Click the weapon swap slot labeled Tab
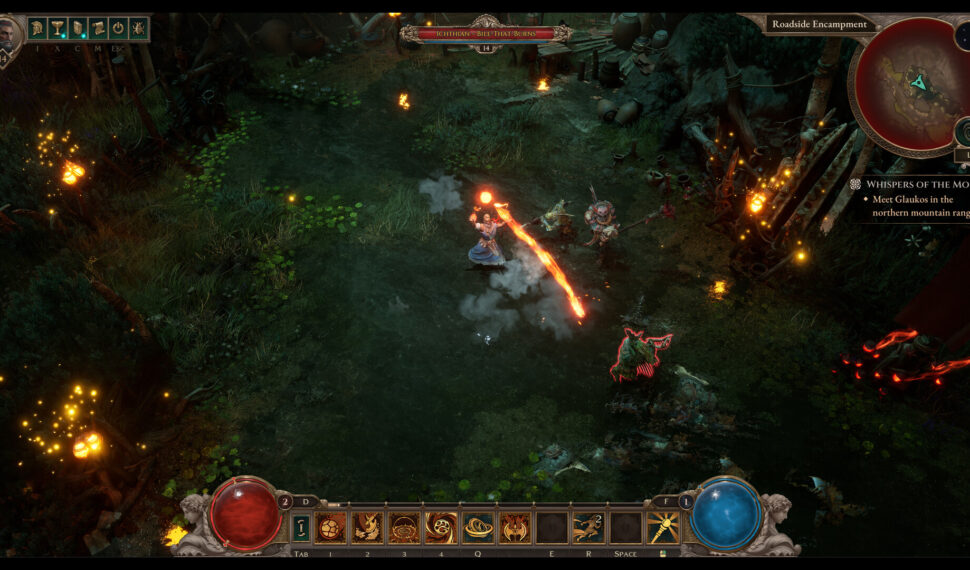970x570 pixels. [x=300, y=528]
